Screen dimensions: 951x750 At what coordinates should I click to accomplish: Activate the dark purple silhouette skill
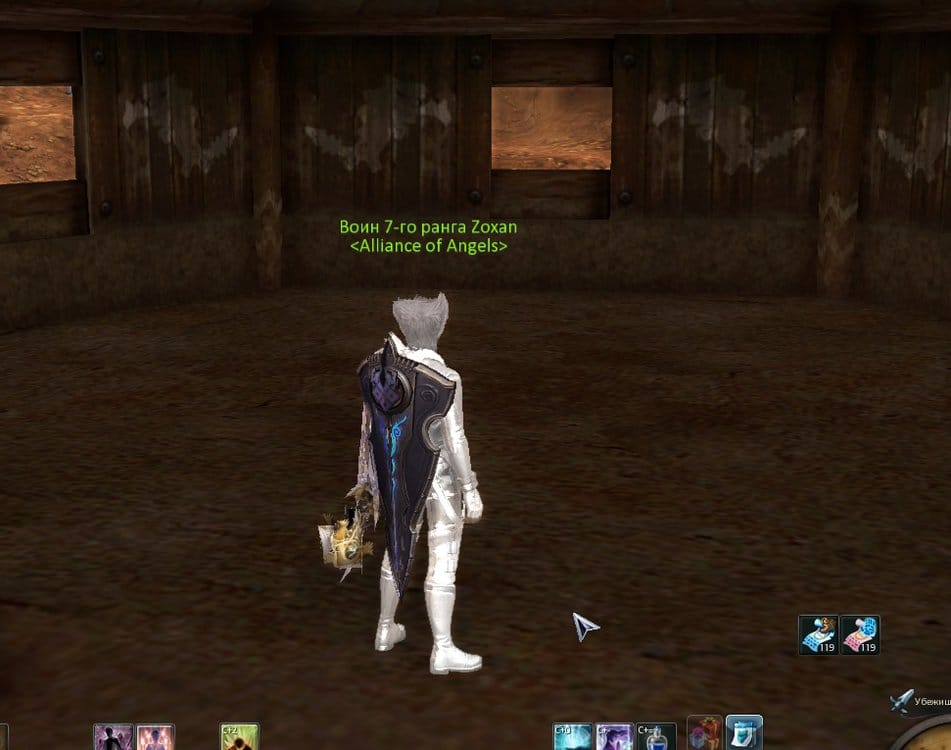coord(113,738)
